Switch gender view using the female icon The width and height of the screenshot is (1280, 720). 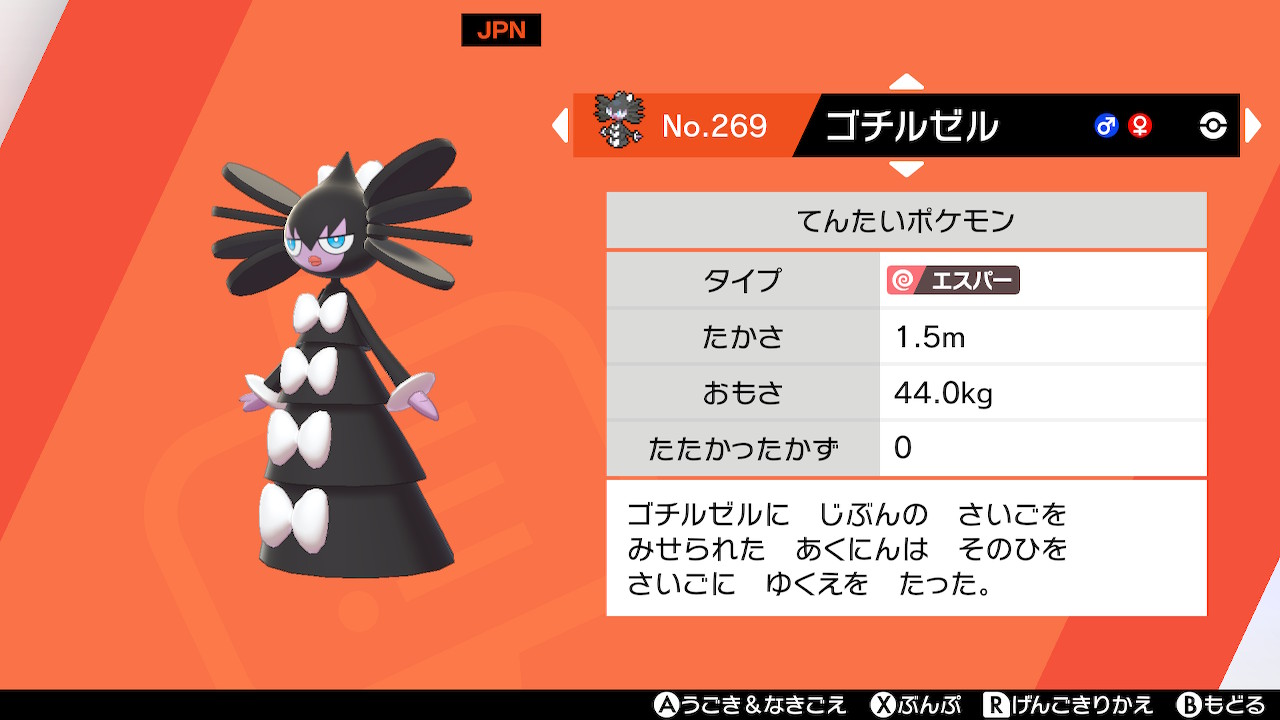pos(1140,126)
